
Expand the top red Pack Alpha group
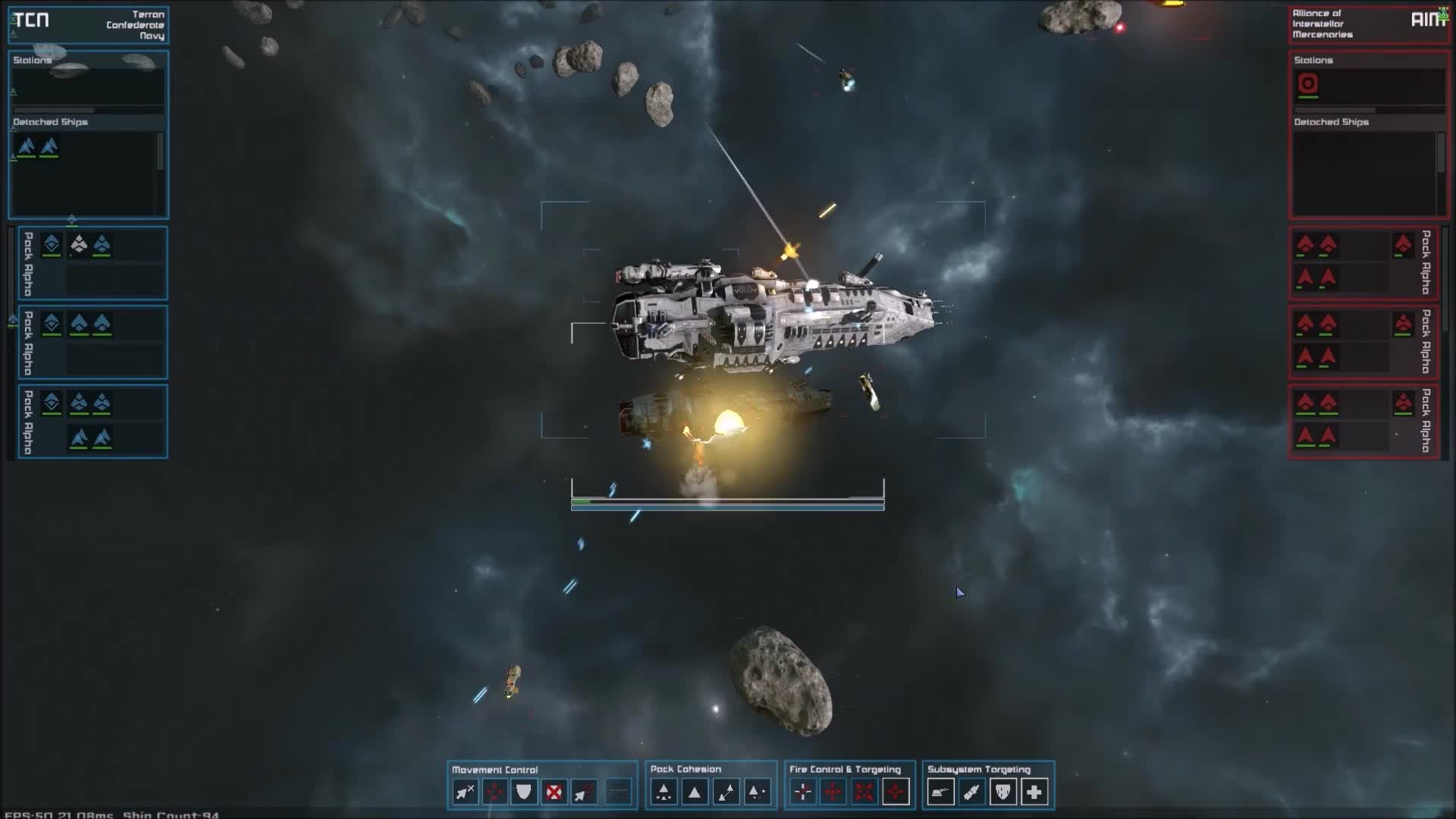click(1426, 263)
